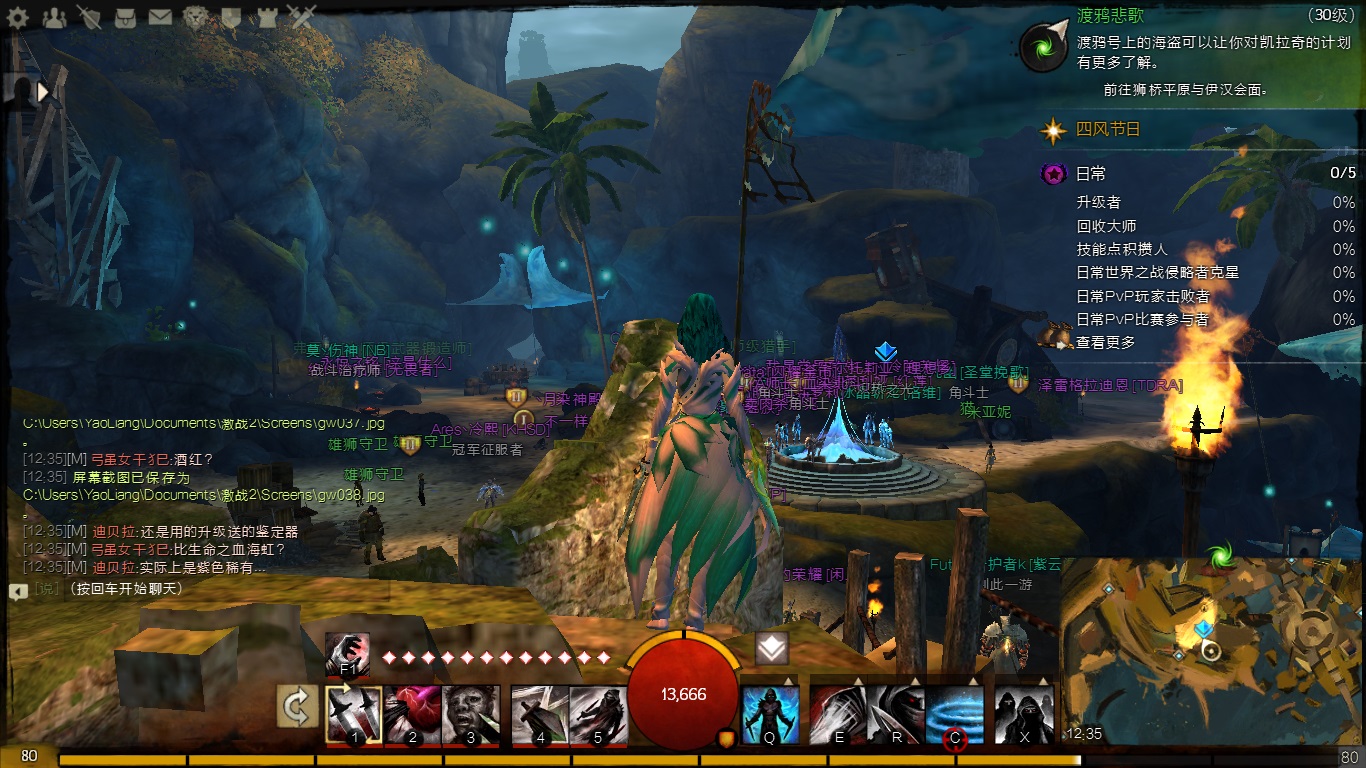This screenshot has width=1366, height=768.
Task: Open the contacts and friends panel
Action: tap(54, 16)
